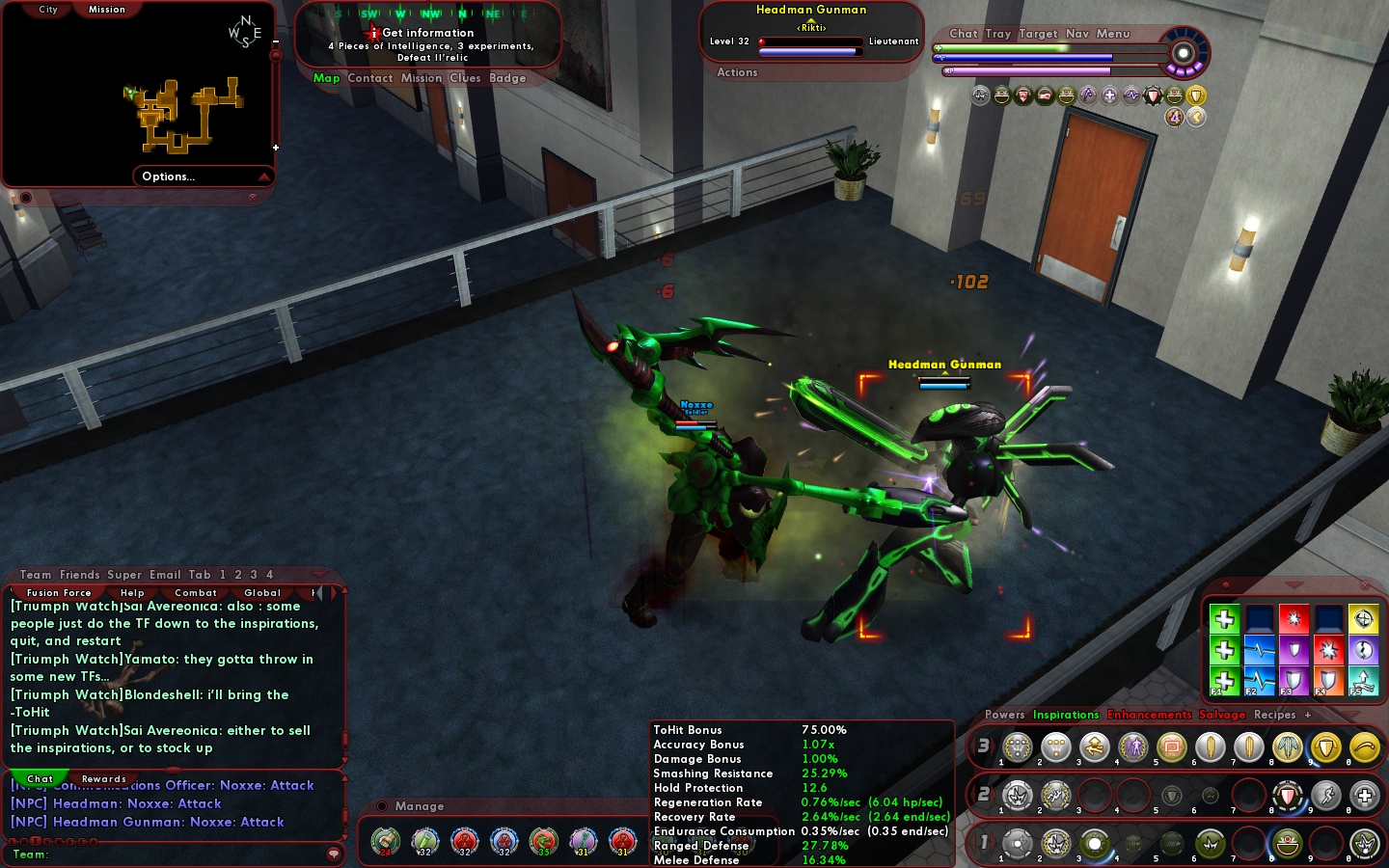This screenshot has height=868, width=1389.
Task: Open the Badge window
Action: click(507, 78)
